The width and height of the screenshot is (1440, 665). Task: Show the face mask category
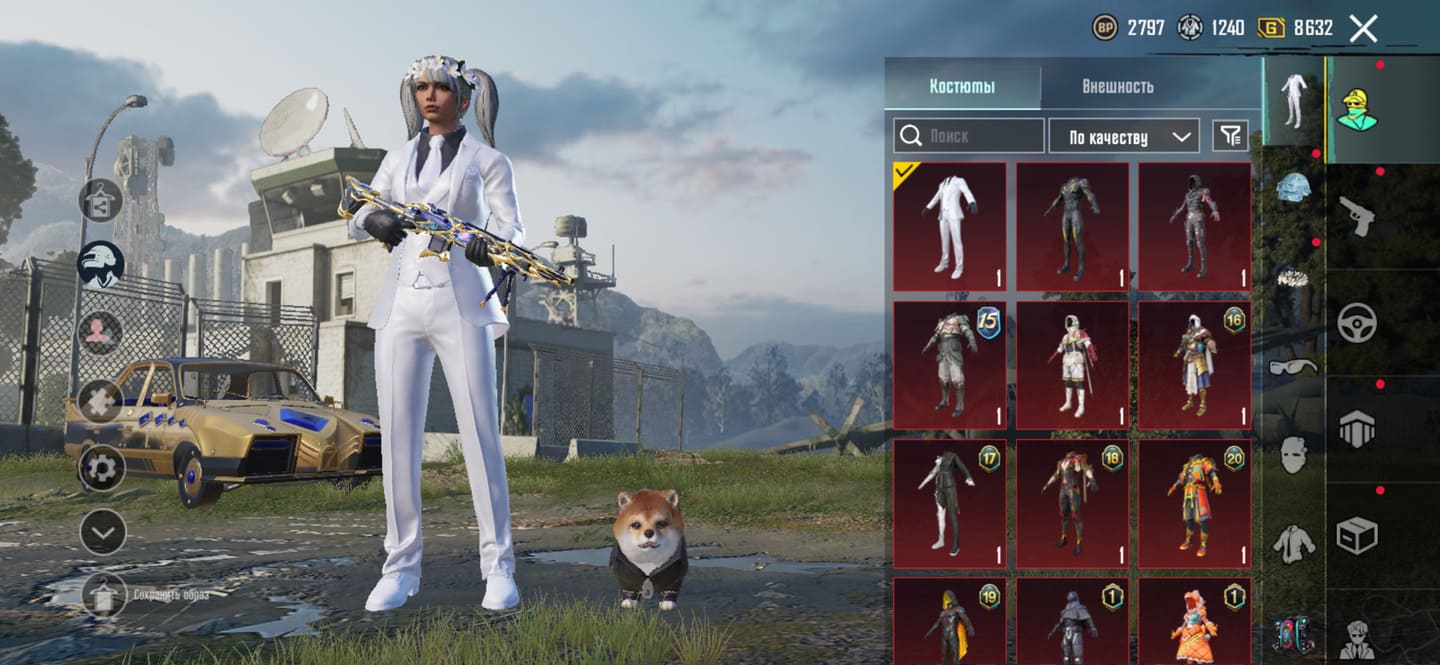pyautogui.click(x=1293, y=455)
